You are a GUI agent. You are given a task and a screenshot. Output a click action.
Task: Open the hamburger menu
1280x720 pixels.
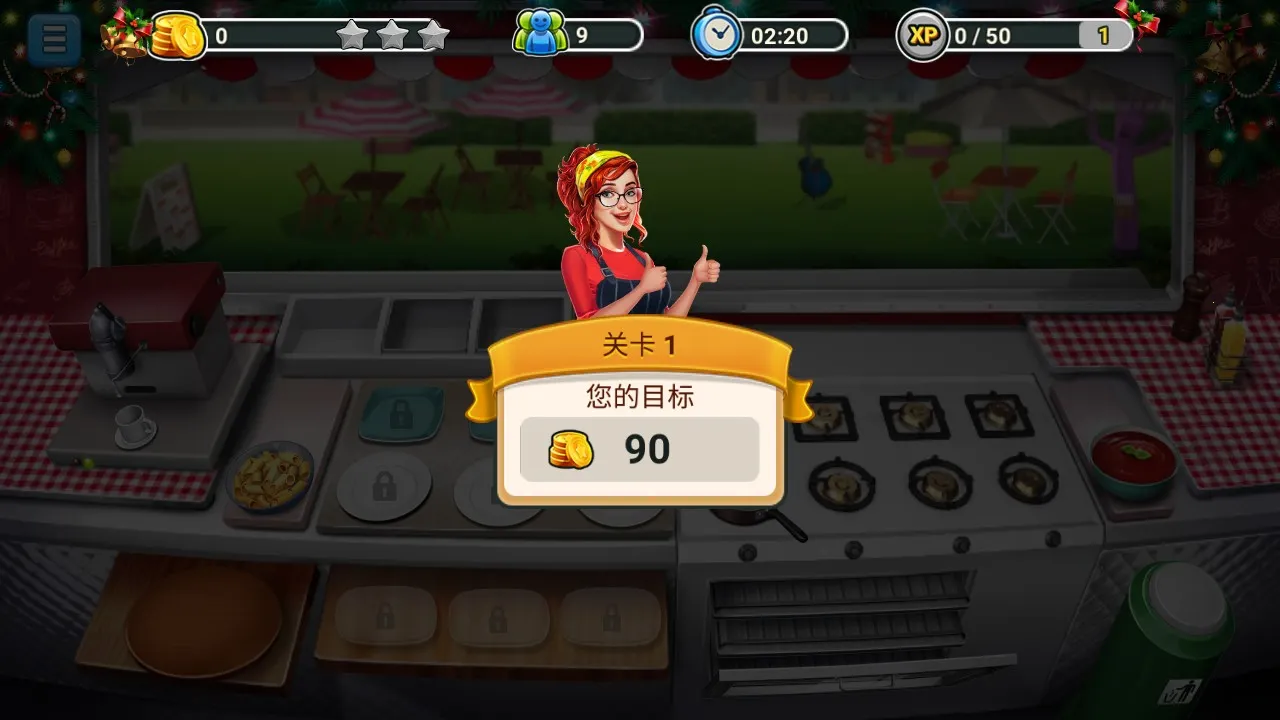tap(52, 38)
